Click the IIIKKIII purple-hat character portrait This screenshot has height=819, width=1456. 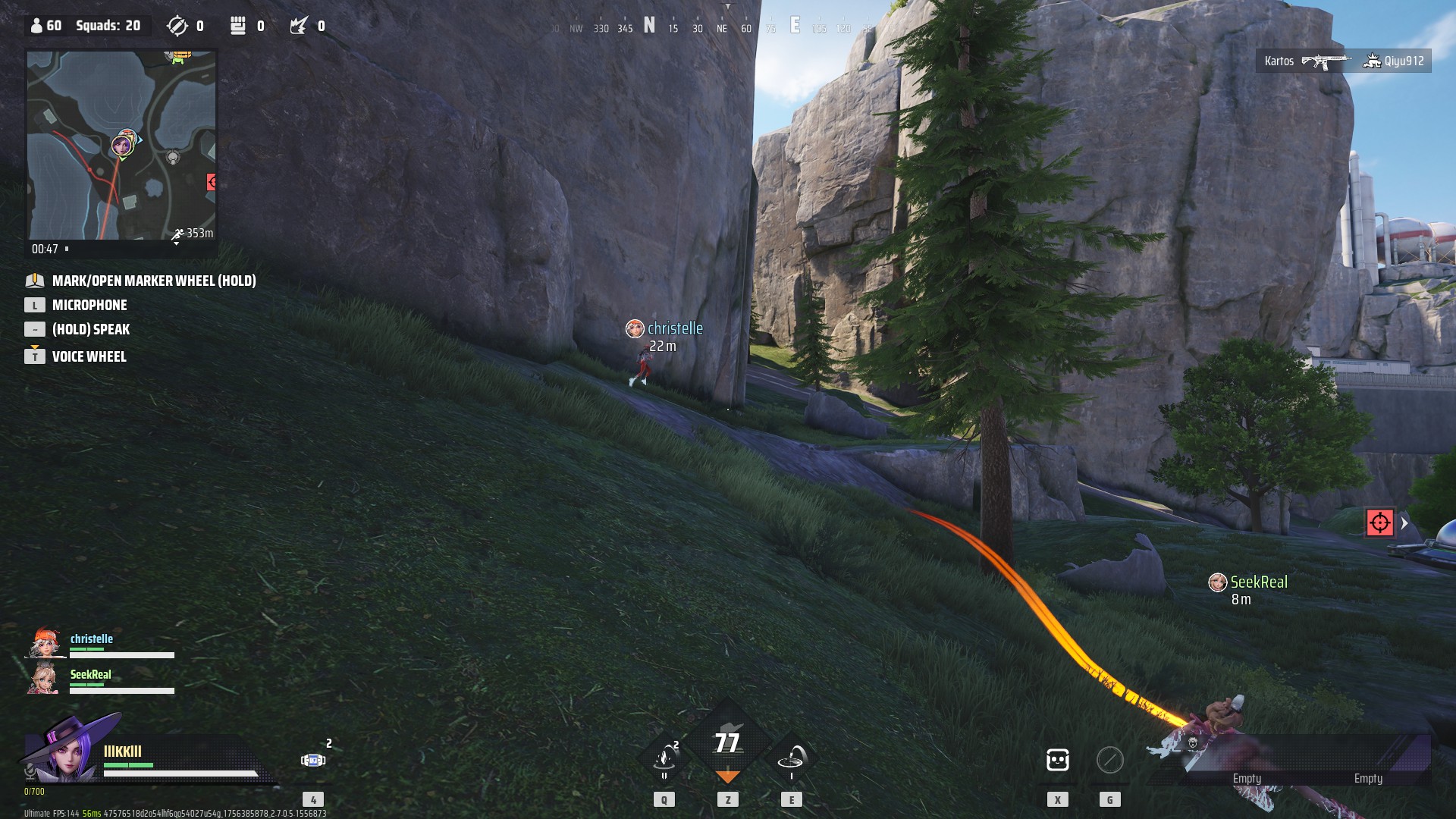click(68, 752)
